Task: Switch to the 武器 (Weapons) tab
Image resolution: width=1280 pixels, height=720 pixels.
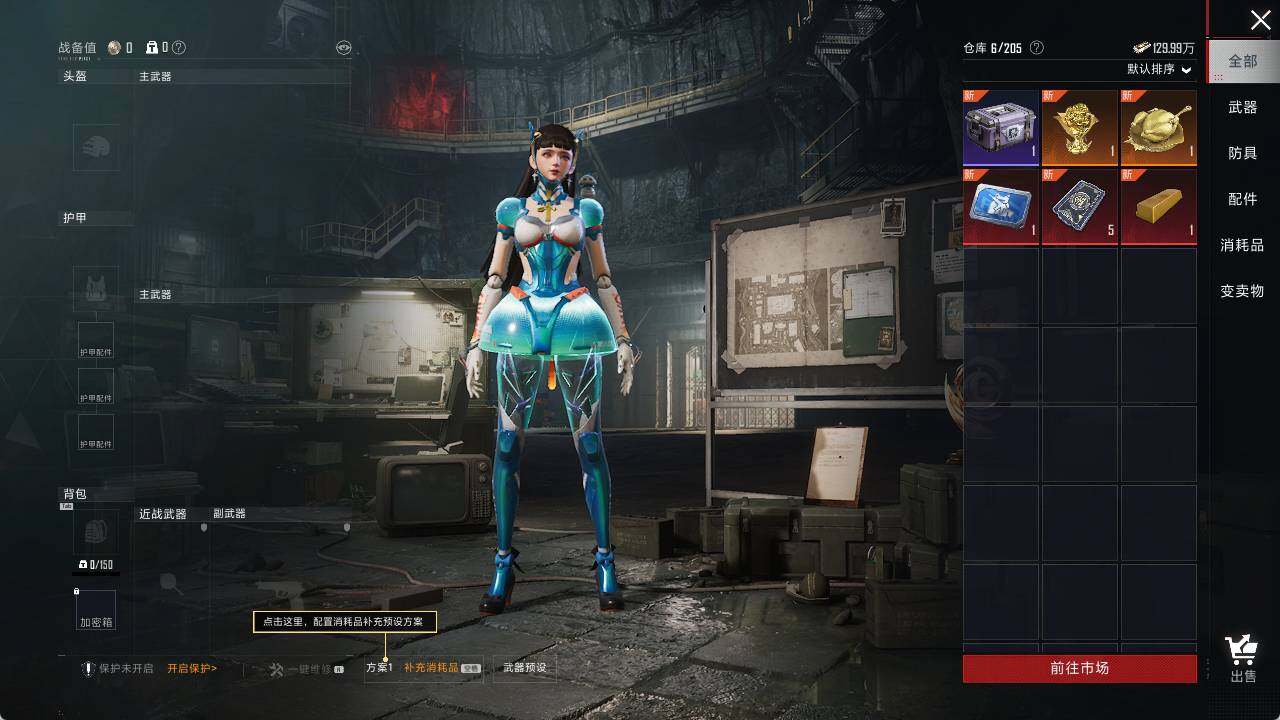Action: [1243, 107]
